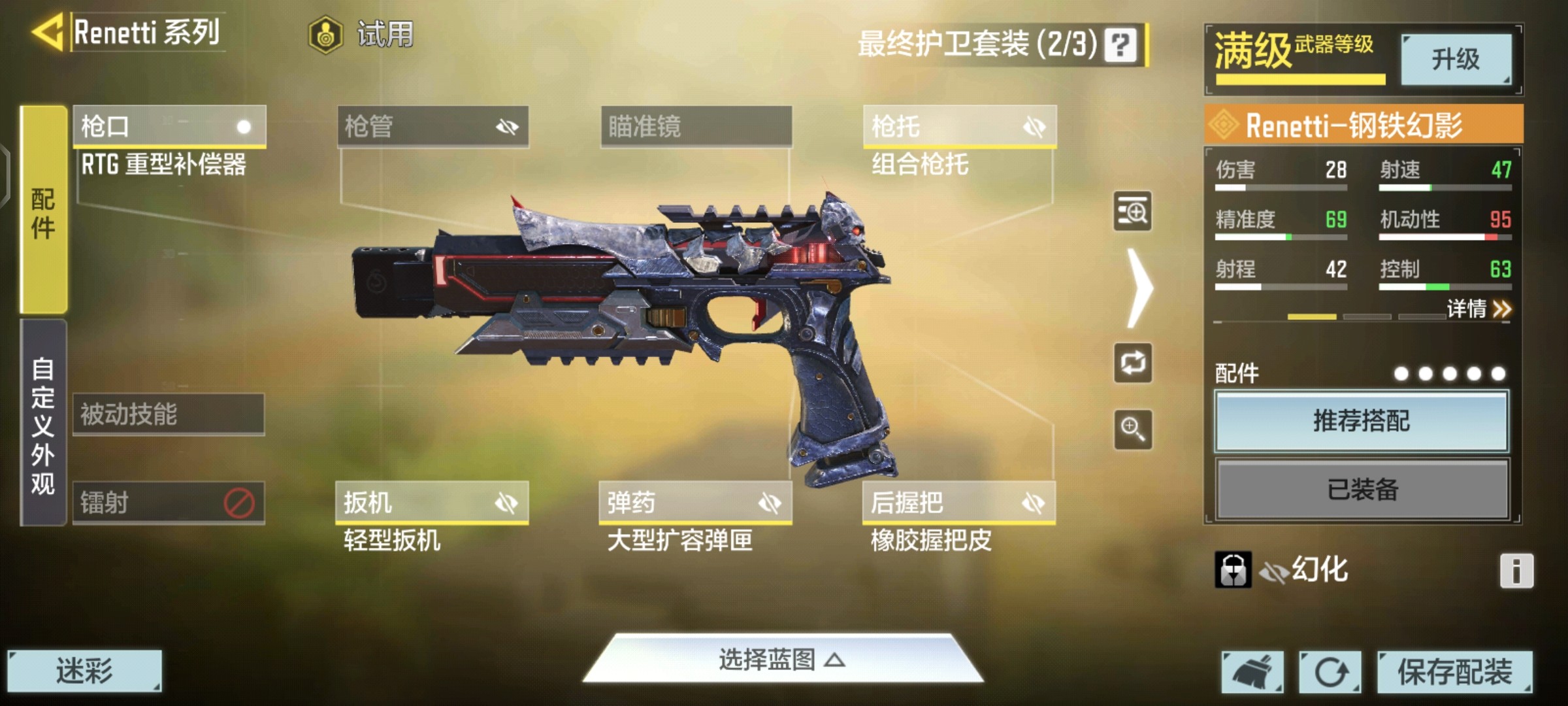Switch to the 自定义外观 tab
This screenshot has height=706, width=1568.
43,423
